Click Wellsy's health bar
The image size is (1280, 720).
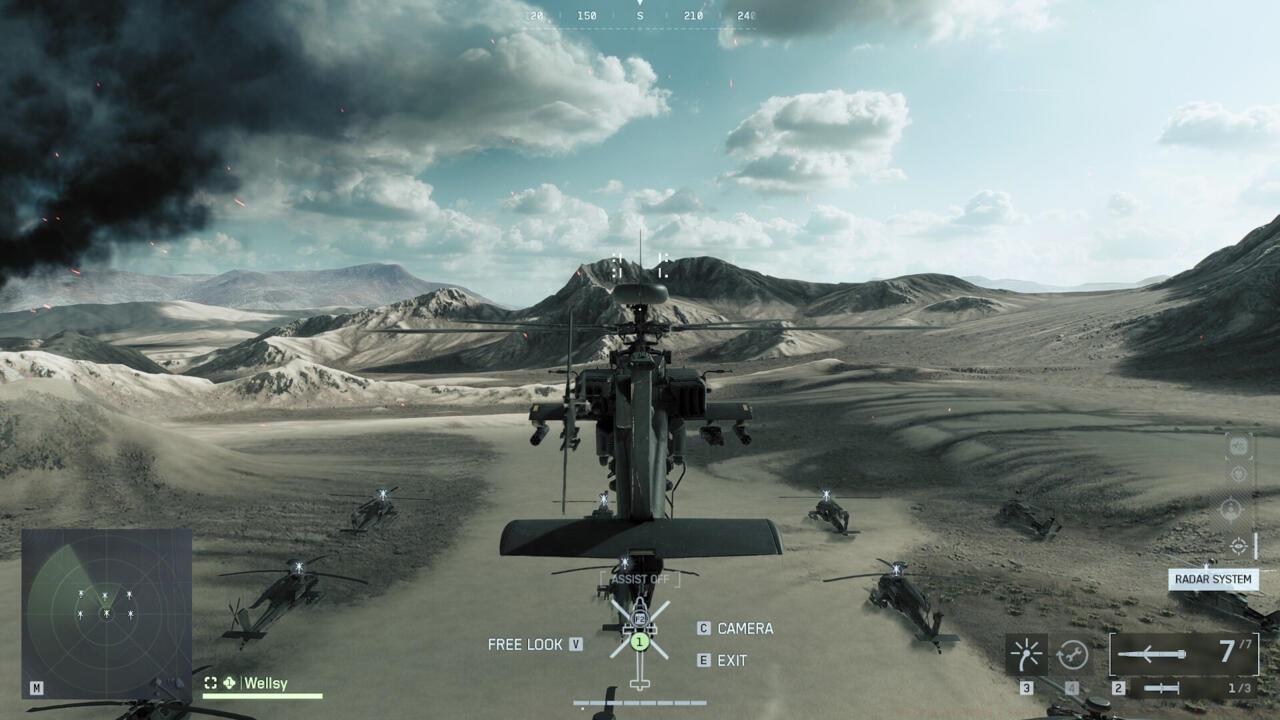pyautogui.click(x=263, y=695)
